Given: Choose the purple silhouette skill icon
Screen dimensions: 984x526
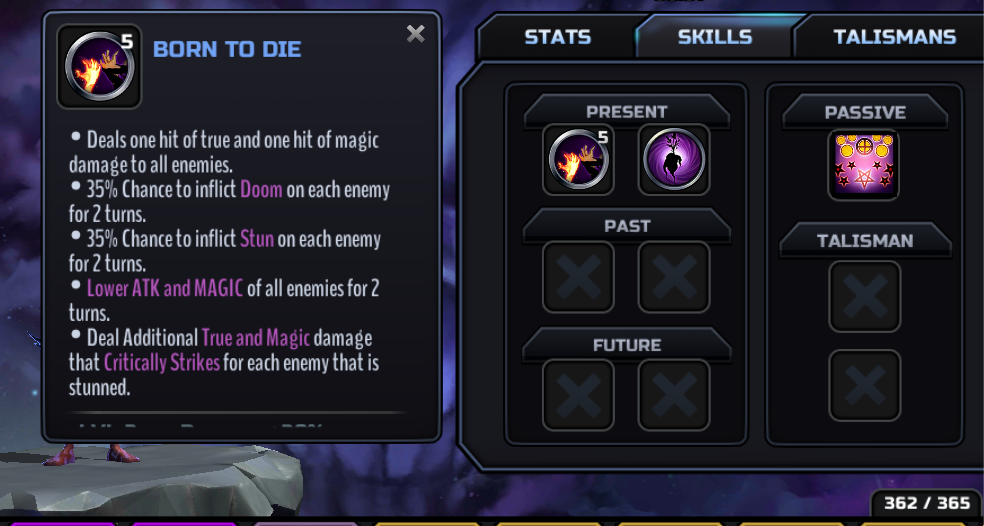Looking at the screenshot, I should pos(674,160).
